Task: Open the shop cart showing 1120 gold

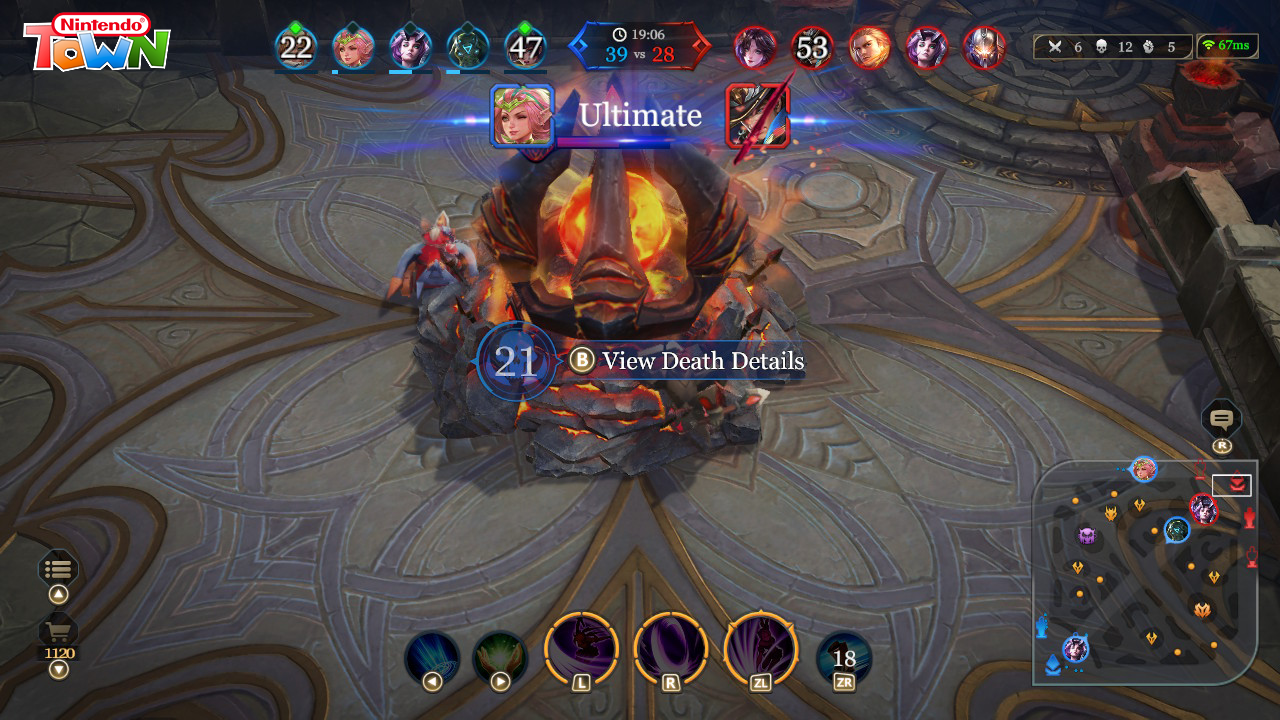Action: point(58,633)
